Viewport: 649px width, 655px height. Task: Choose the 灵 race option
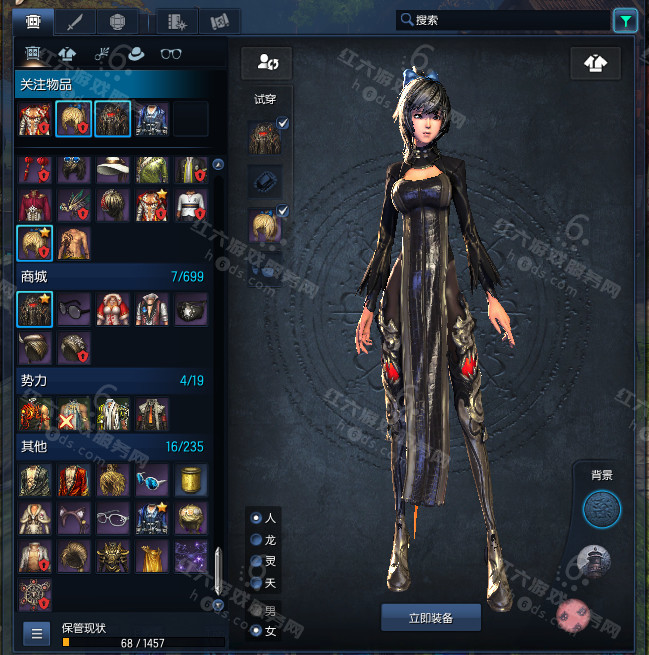click(257, 562)
